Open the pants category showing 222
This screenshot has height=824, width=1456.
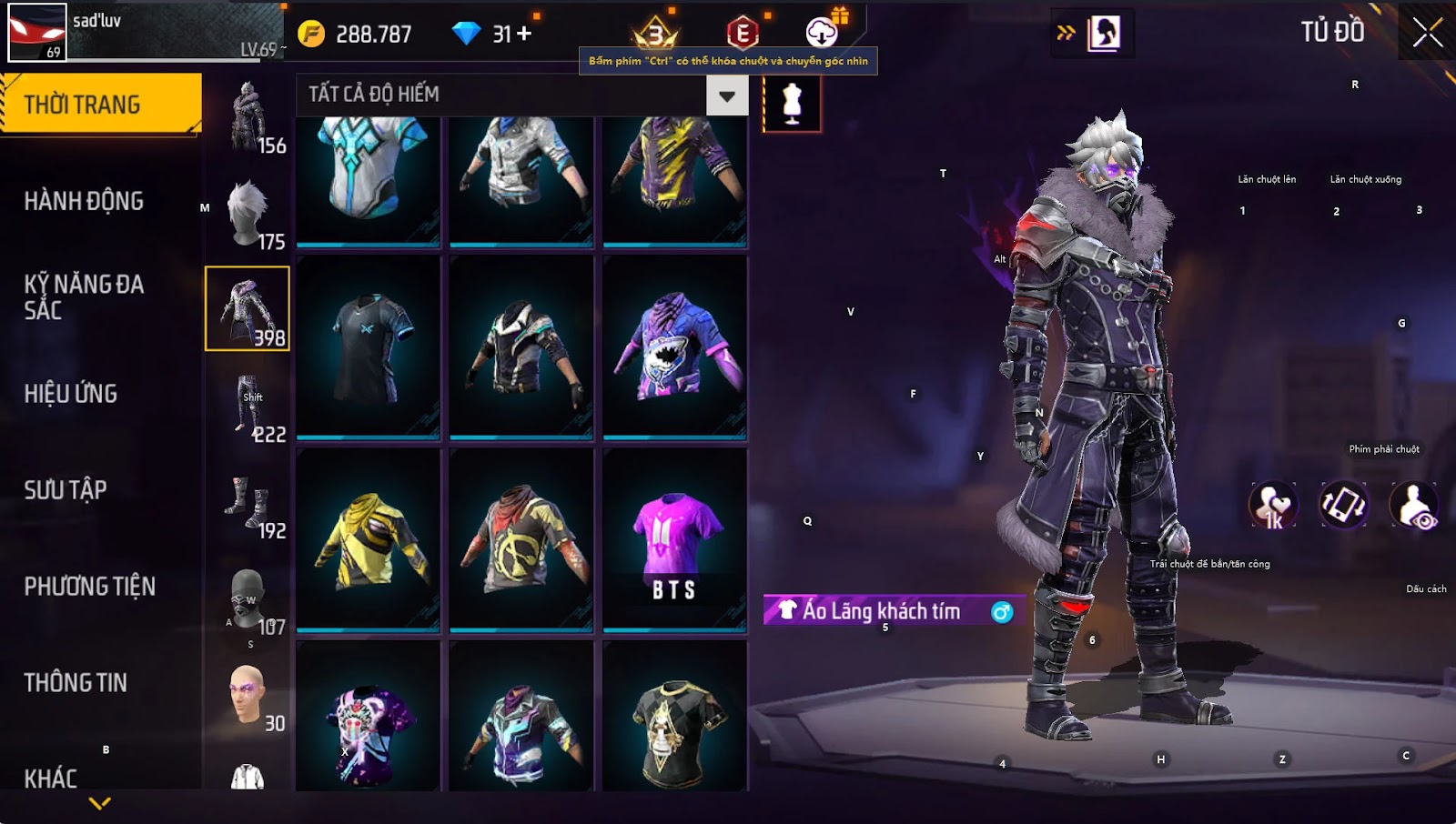tap(248, 407)
